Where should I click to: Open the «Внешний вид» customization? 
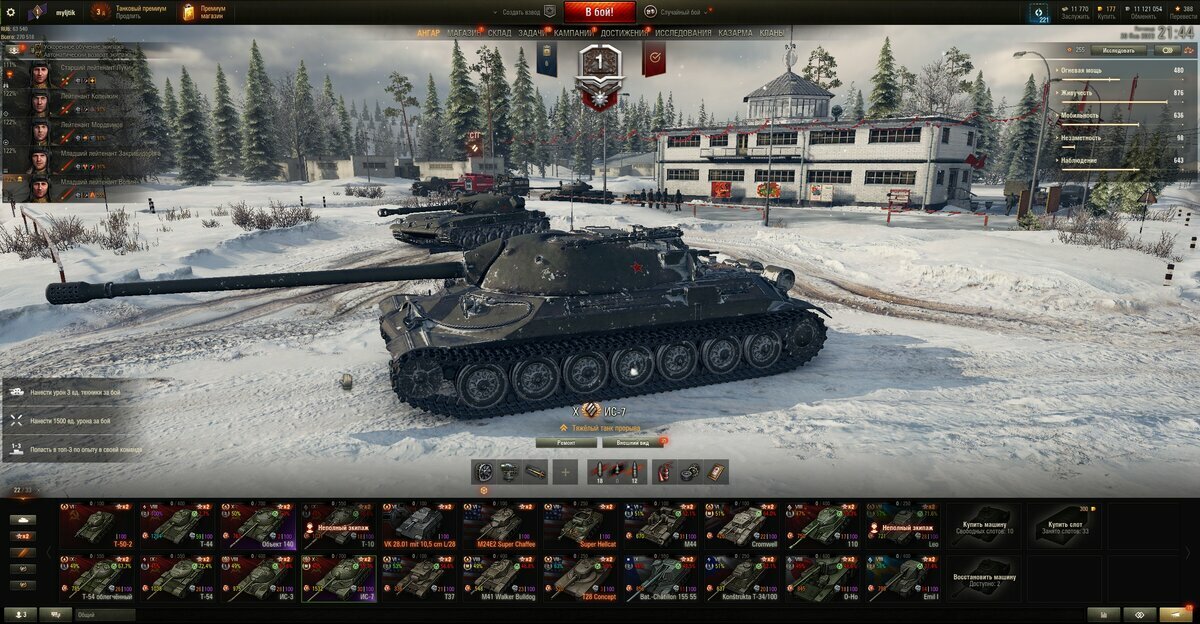pyautogui.click(x=632, y=442)
